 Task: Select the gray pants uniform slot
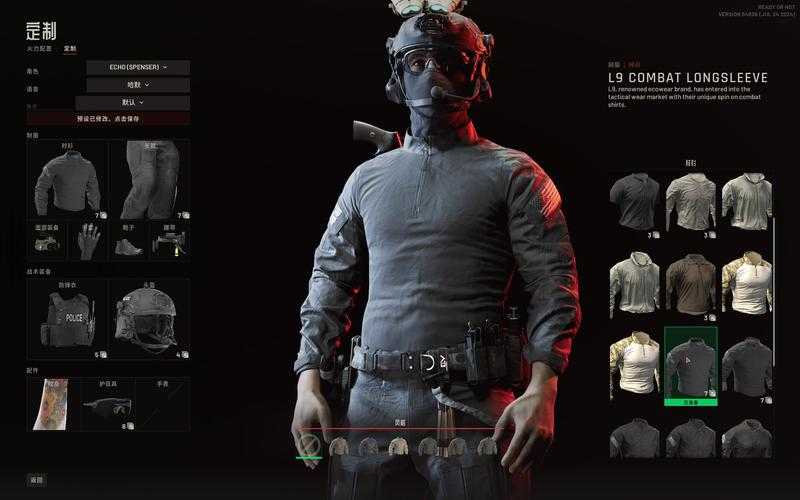(150, 180)
